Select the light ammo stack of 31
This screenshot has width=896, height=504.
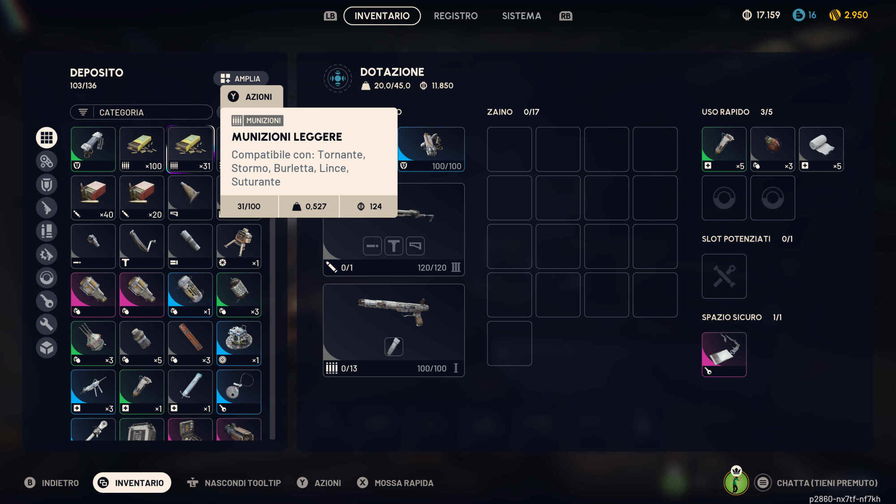pyautogui.click(x=190, y=148)
